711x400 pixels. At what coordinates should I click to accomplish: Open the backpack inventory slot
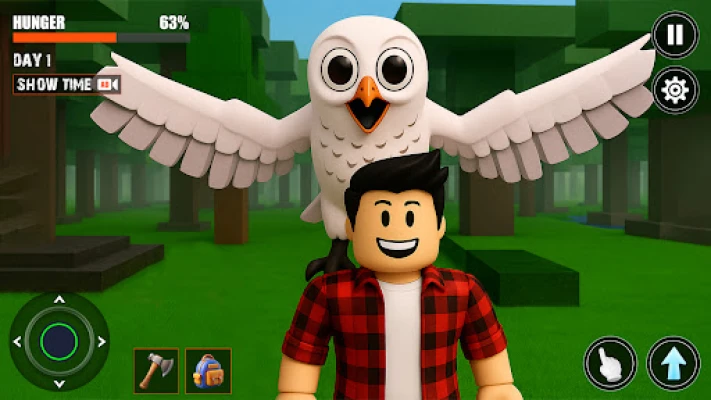208,370
